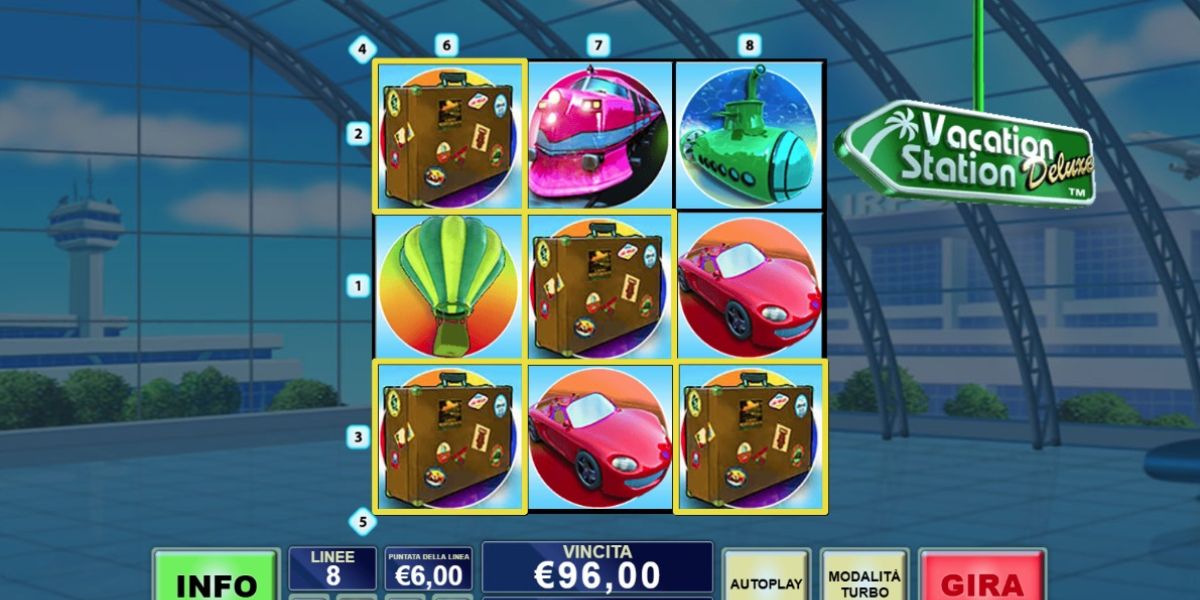The image size is (1200, 600).
Task: Open the INFO paytable screen
Action: [215, 580]
